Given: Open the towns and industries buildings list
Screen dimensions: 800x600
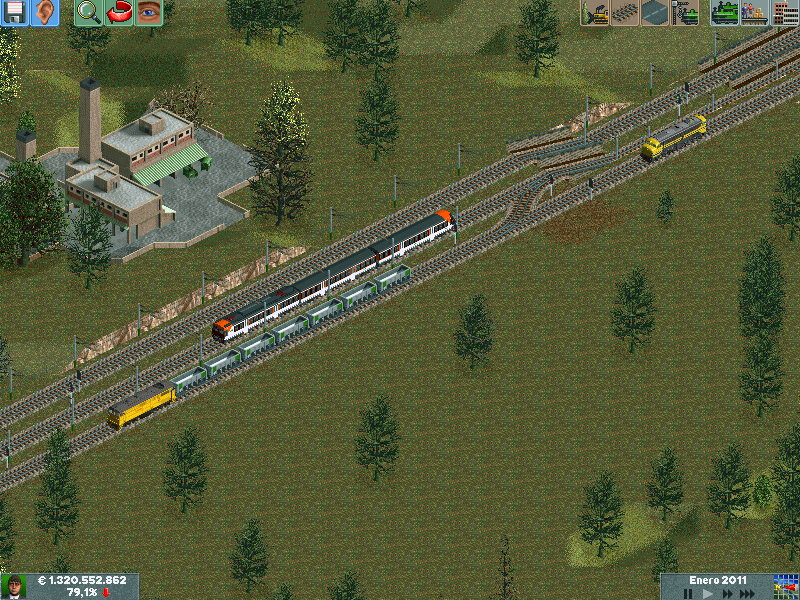Looking at the screenshot, I should pyautogui.click(x=783, y=13).
